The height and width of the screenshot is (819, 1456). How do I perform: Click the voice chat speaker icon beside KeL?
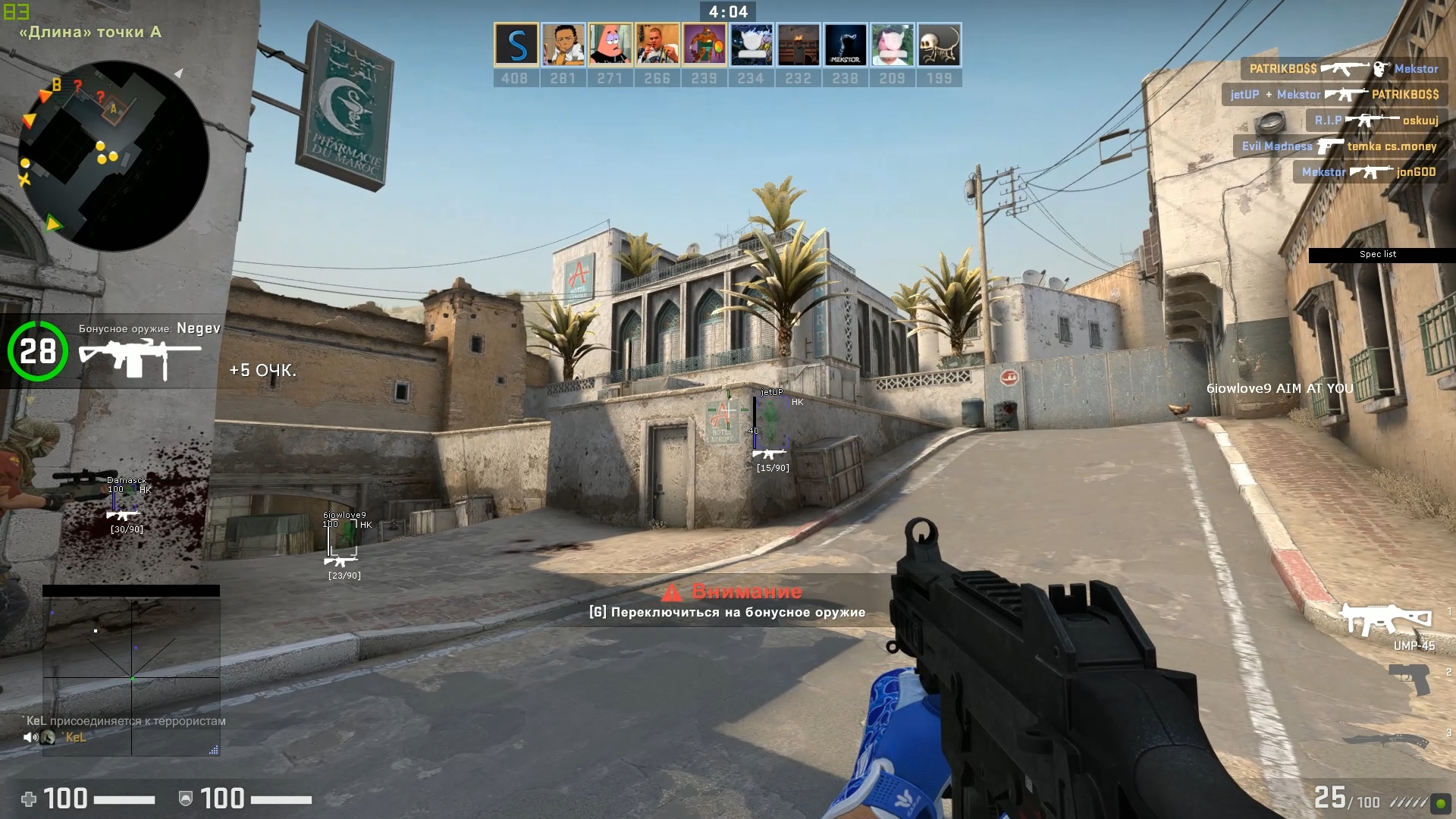30,737
